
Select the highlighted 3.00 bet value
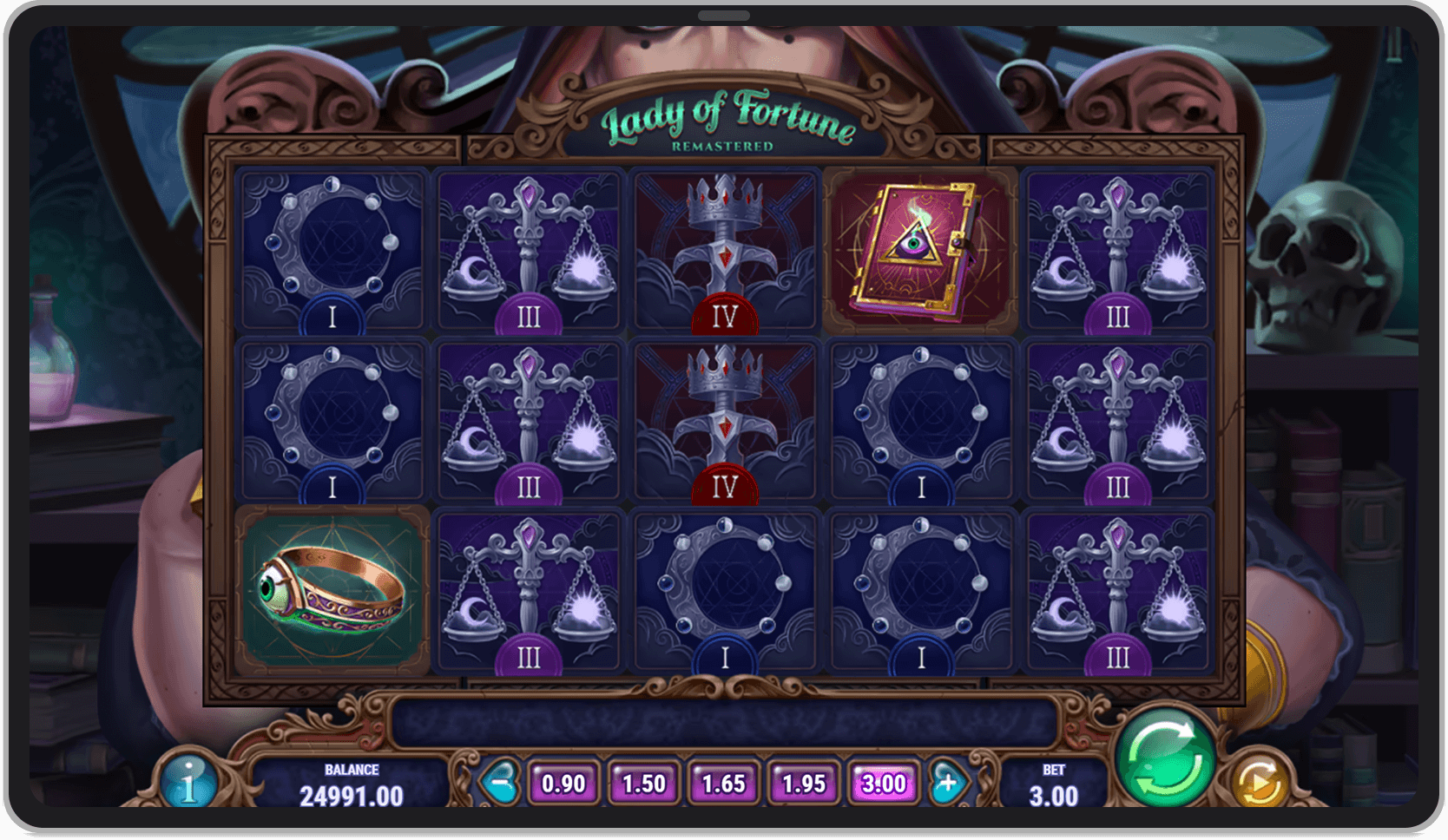883,782
